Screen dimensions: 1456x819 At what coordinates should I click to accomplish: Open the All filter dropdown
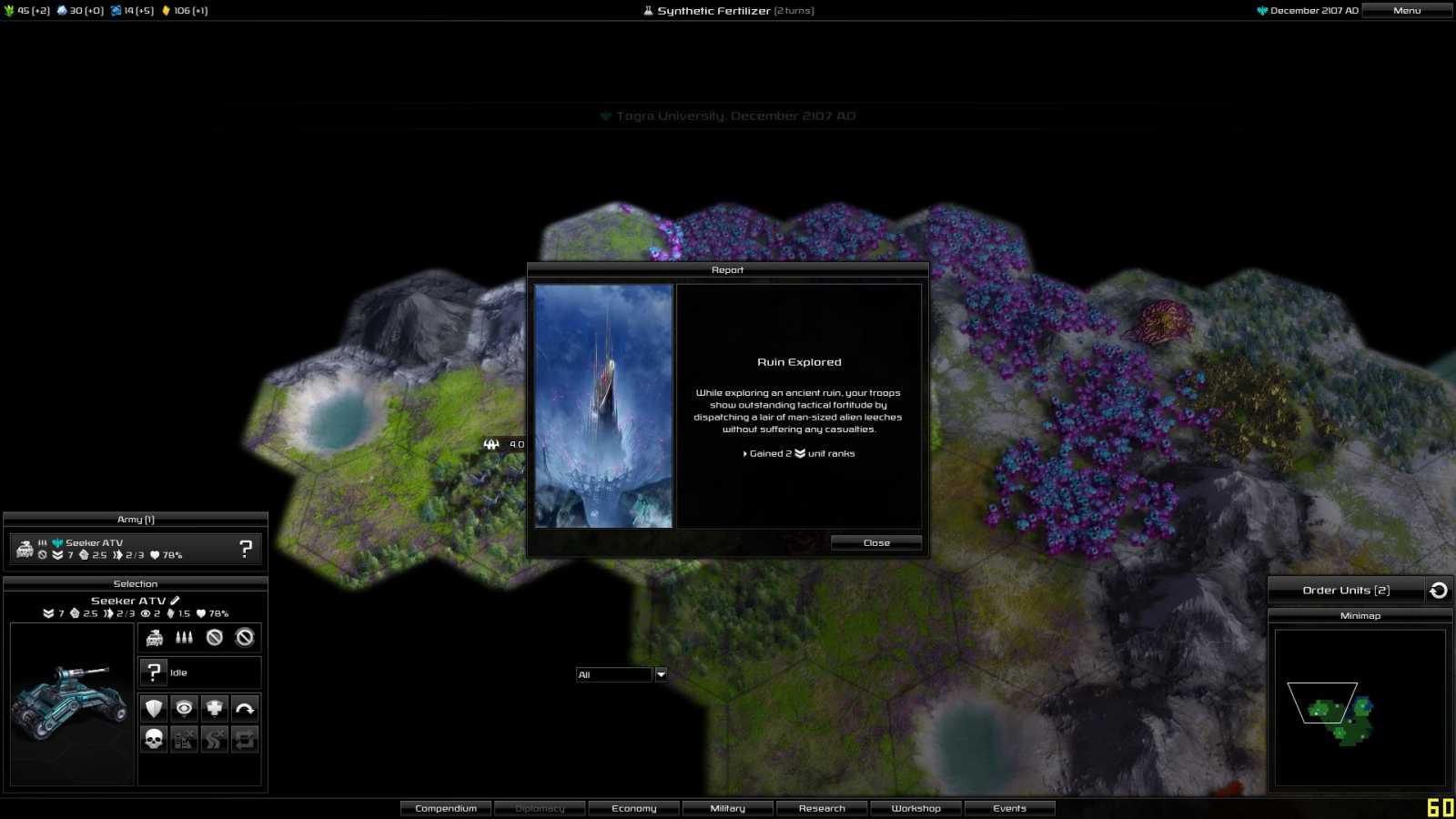point(660,674)
